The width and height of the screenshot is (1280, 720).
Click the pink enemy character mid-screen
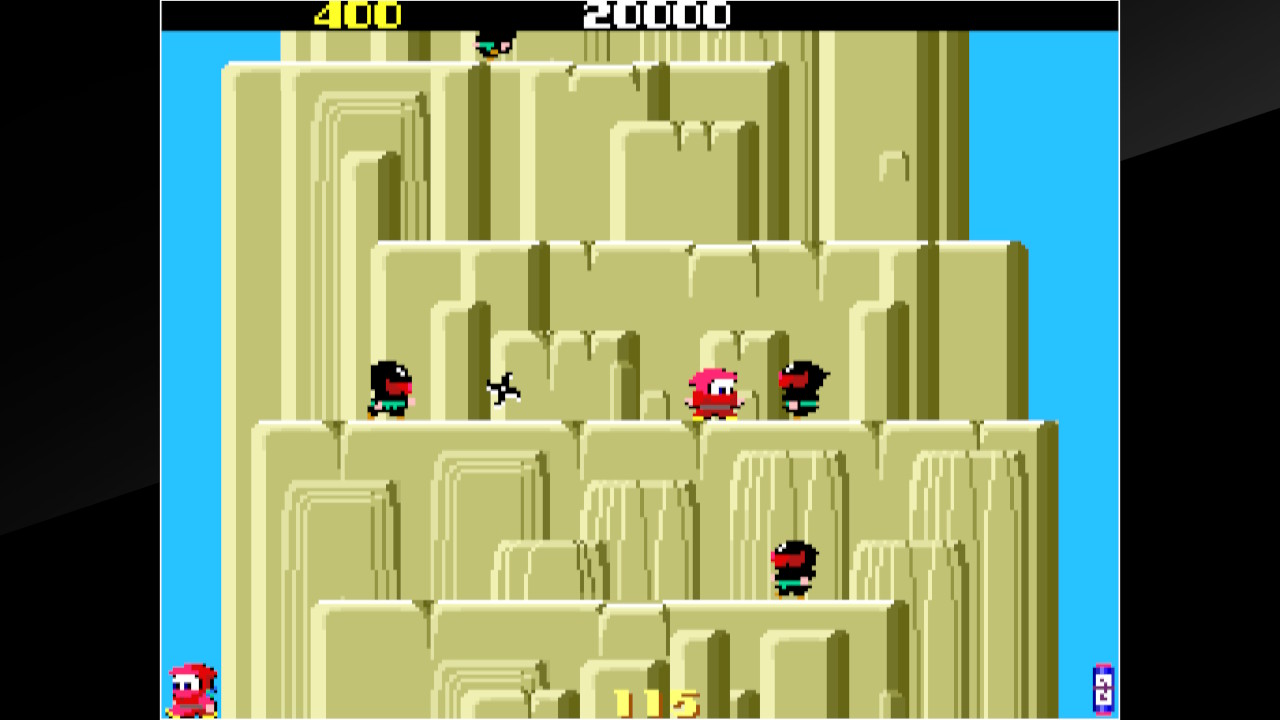[x=713, y=390]
